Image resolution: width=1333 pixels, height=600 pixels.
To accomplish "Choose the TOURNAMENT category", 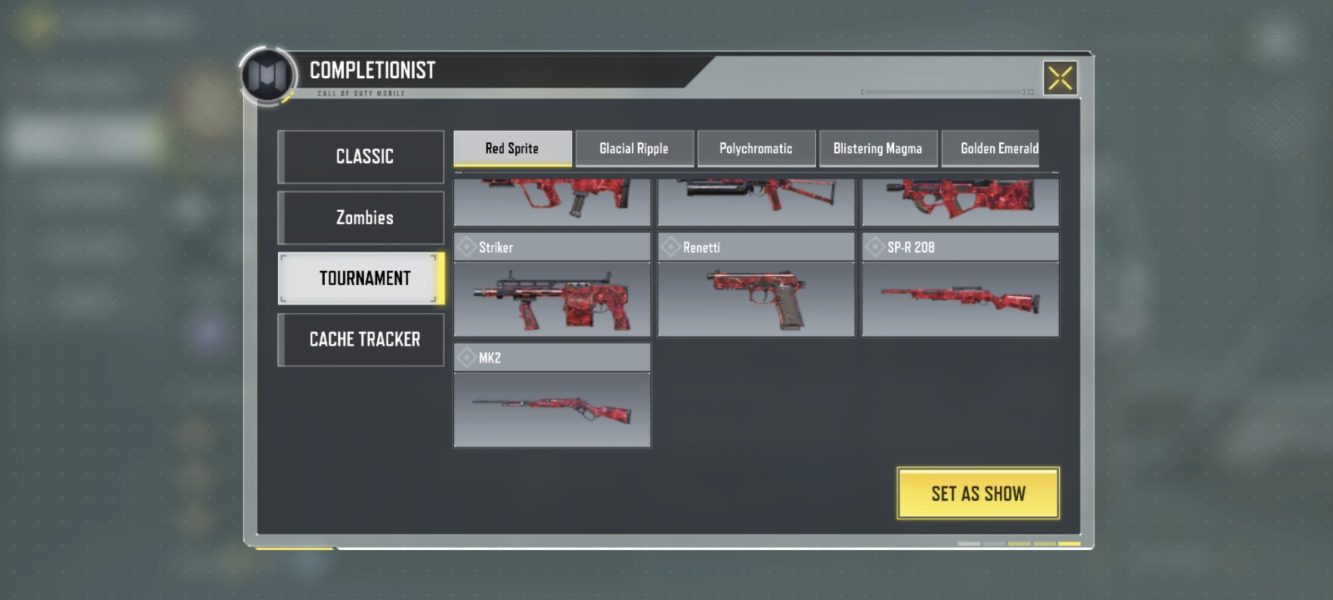I will pyautogui.click(x=362, y=279).
